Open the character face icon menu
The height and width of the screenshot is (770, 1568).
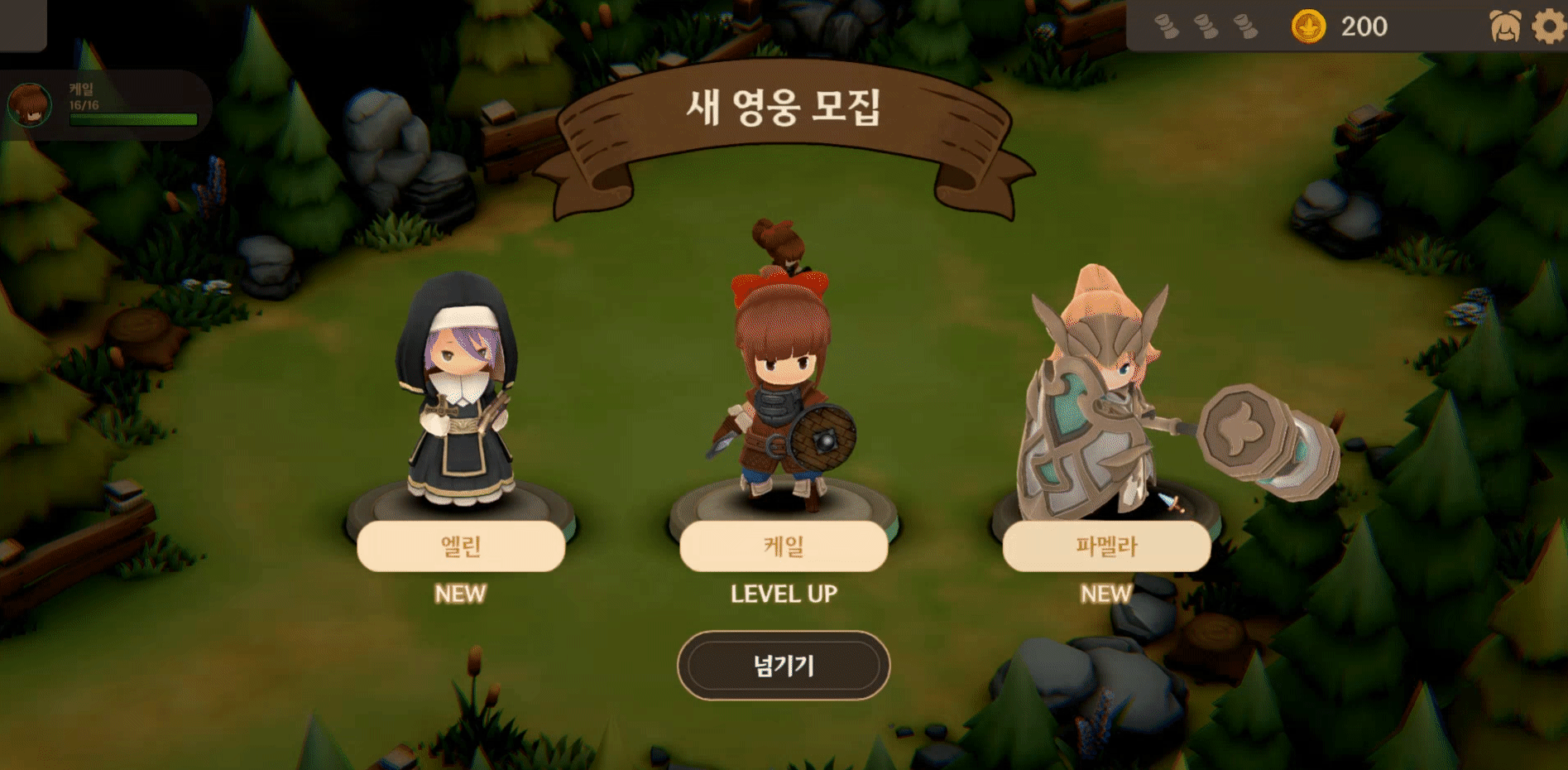(1504, 26)
